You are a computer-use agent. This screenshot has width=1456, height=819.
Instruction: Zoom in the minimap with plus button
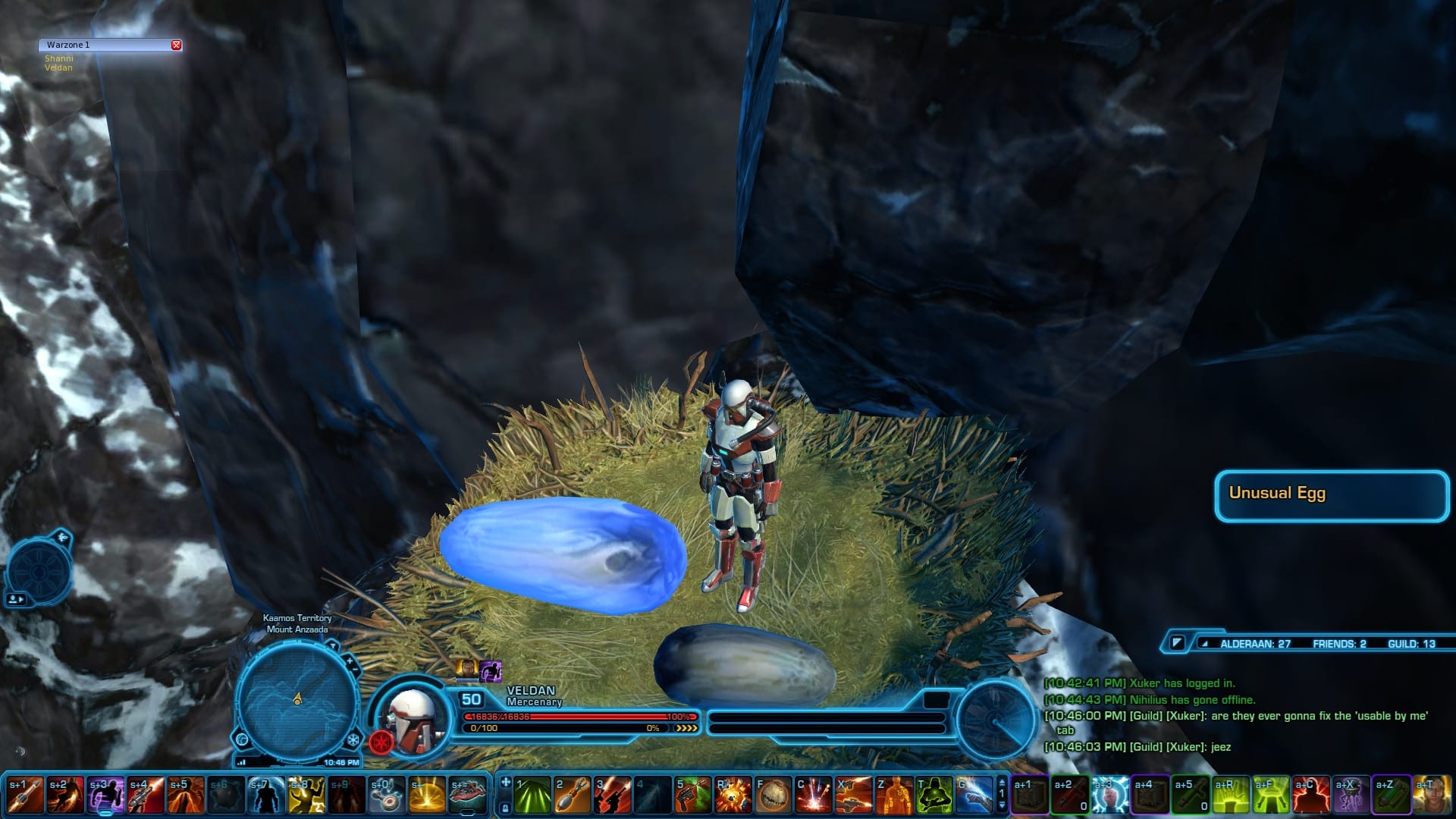pyautogui.click(x=350, y=661)
